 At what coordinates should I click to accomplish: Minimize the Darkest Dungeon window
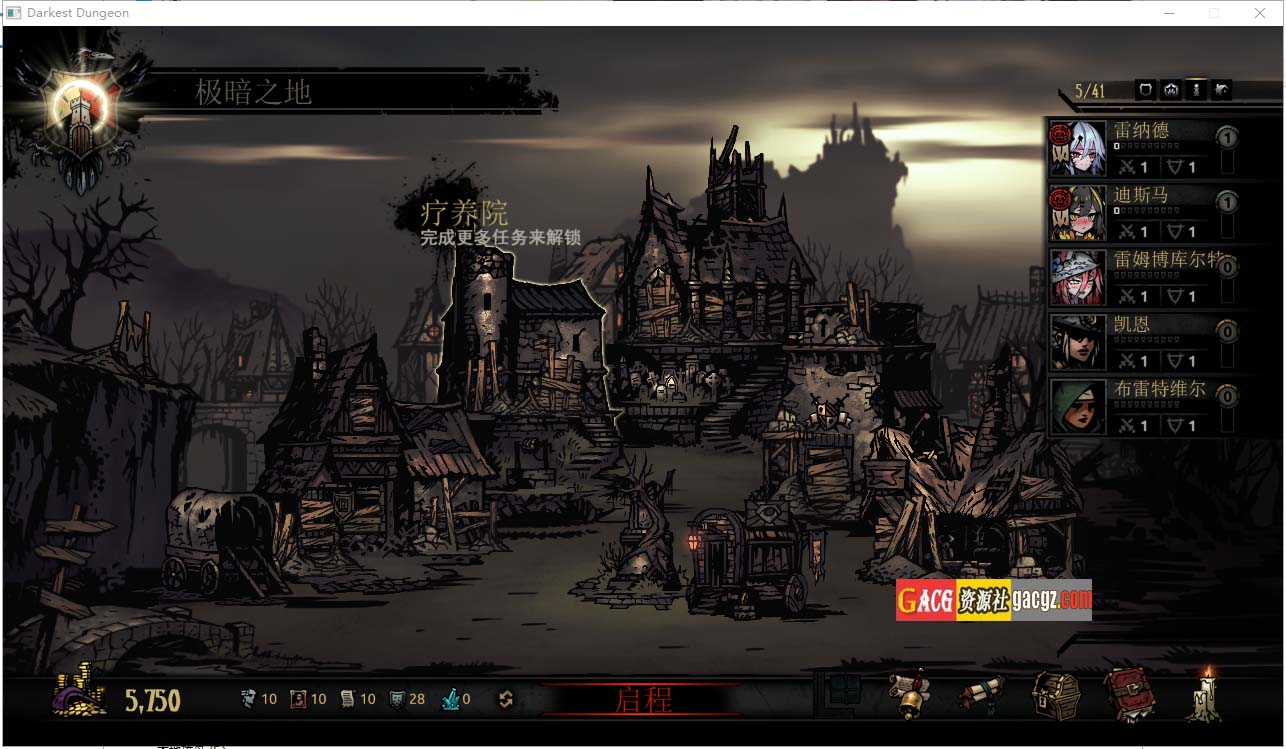click(1169, 13)
